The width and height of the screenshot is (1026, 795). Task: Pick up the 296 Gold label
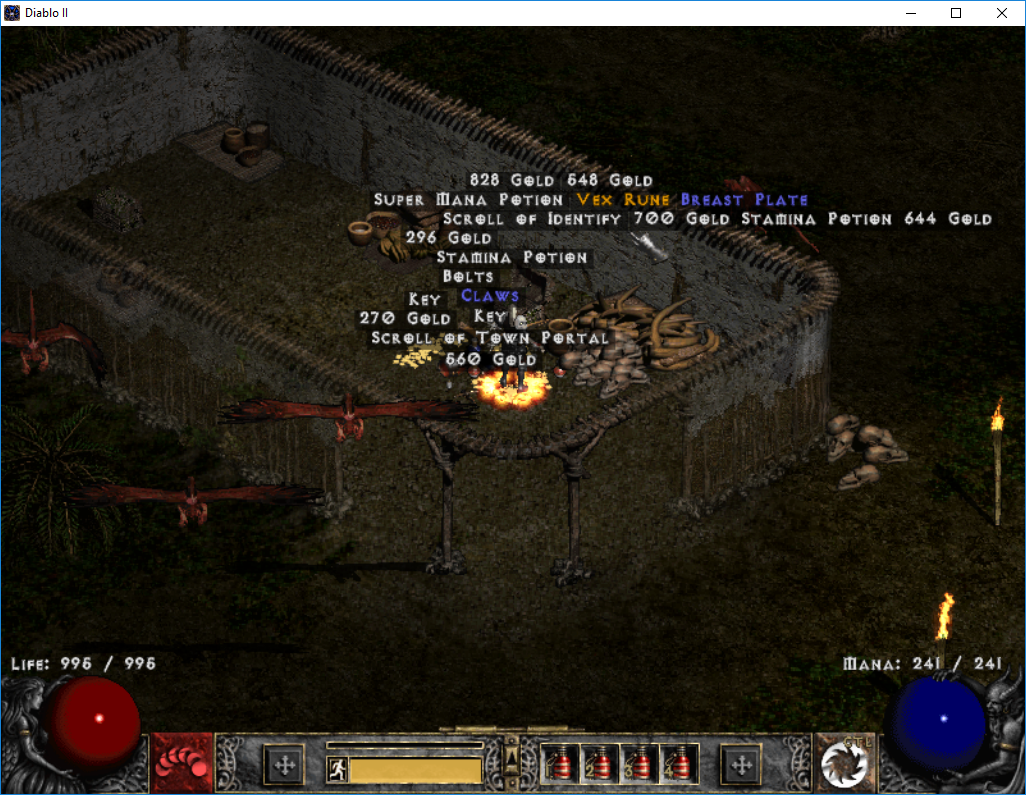point(448,238)
